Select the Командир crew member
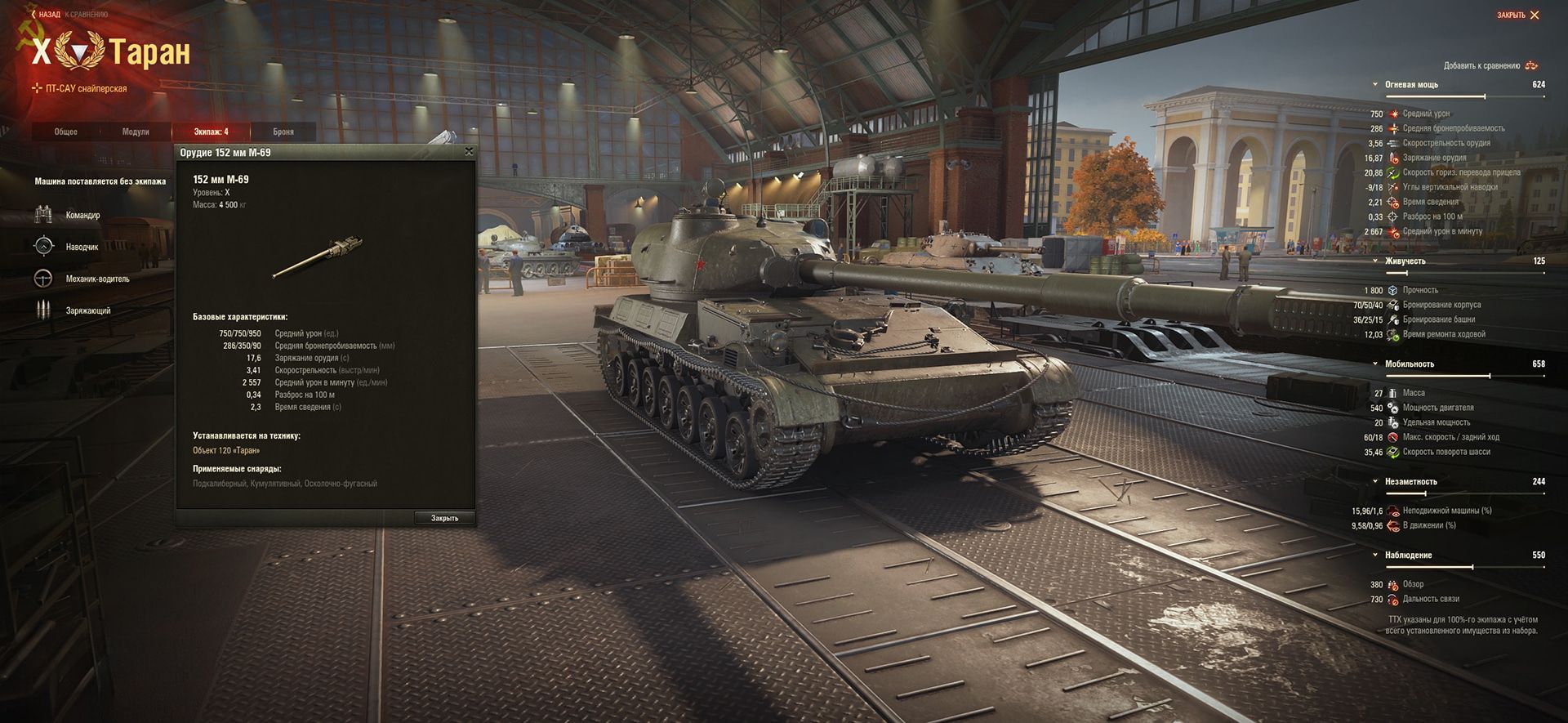Screen dimensions: 1568x723 tap(82, 216)
